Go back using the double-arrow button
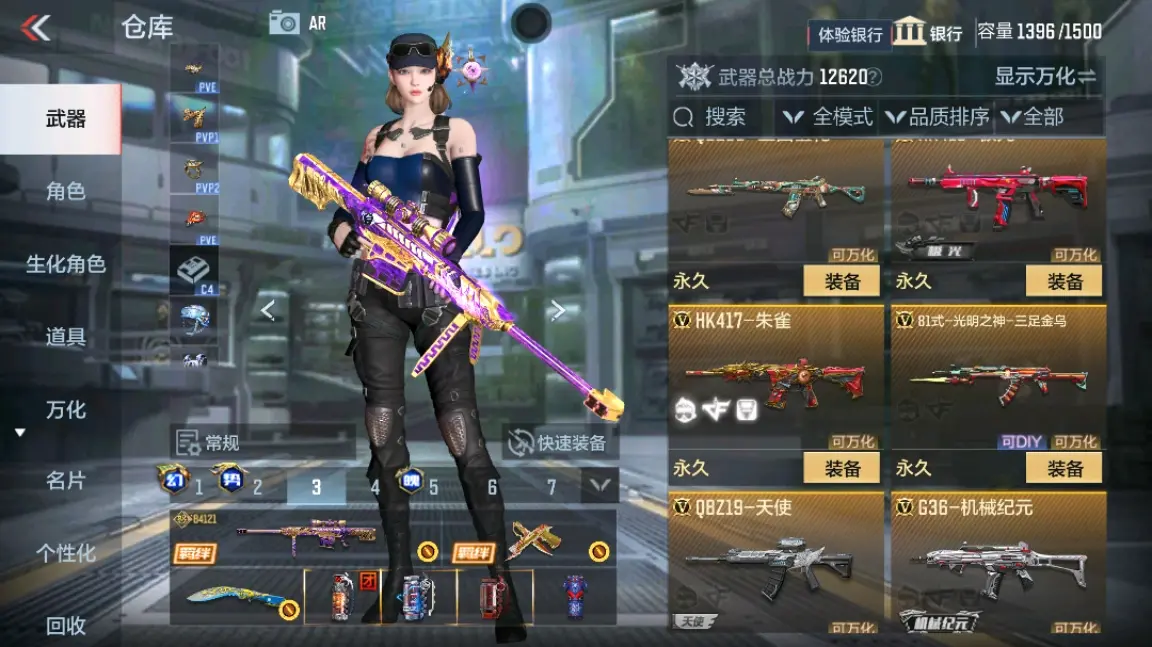The image size is (1152, 647). click(36, 27)
